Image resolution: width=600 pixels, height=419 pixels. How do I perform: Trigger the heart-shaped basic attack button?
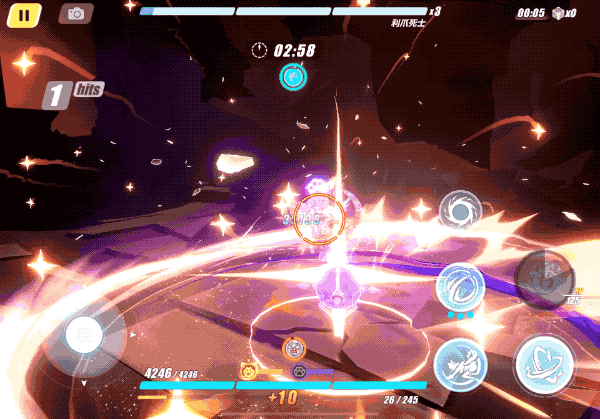click(544, 364)
